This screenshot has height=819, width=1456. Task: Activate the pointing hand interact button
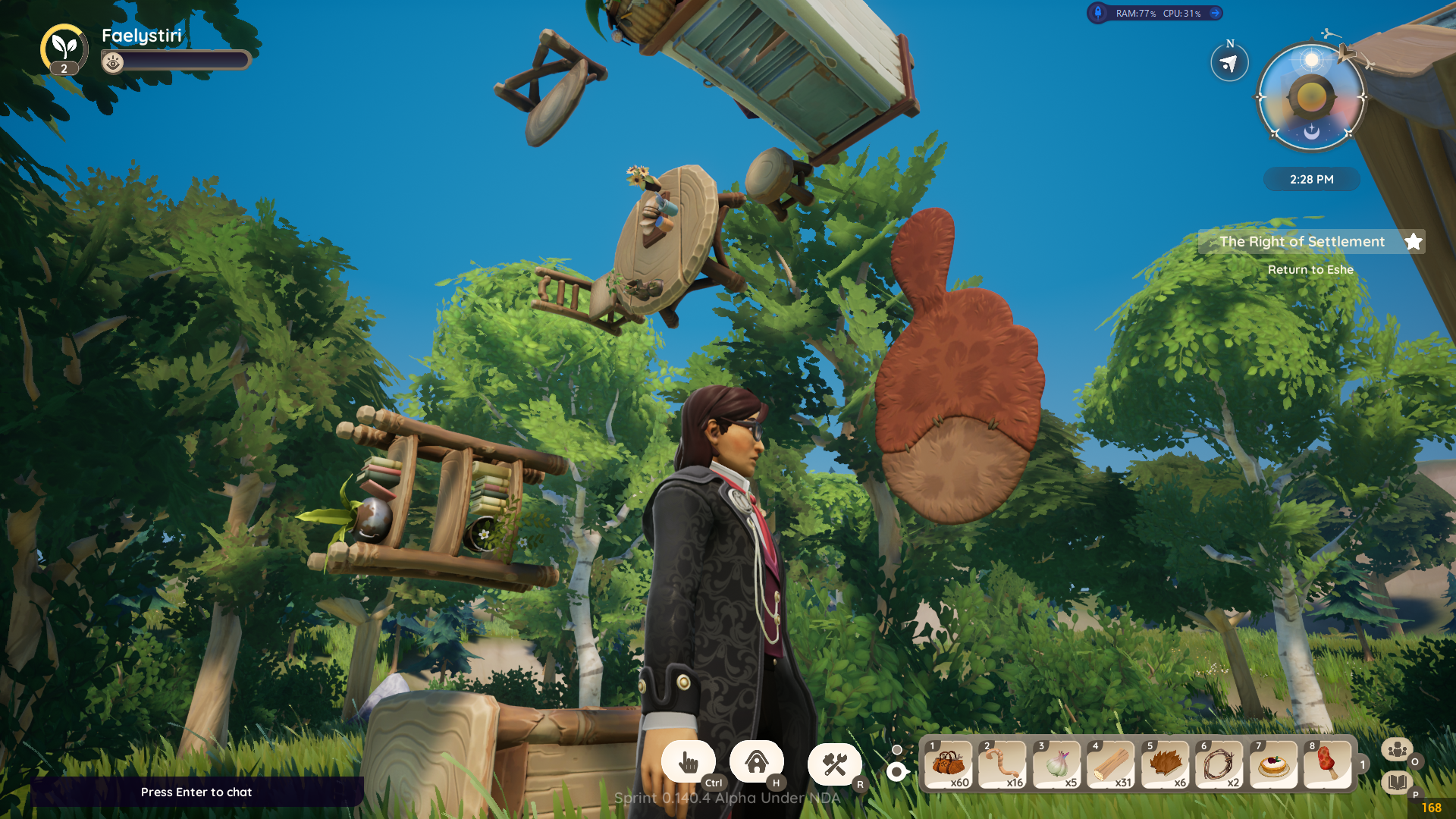click(x=689, y=762)
